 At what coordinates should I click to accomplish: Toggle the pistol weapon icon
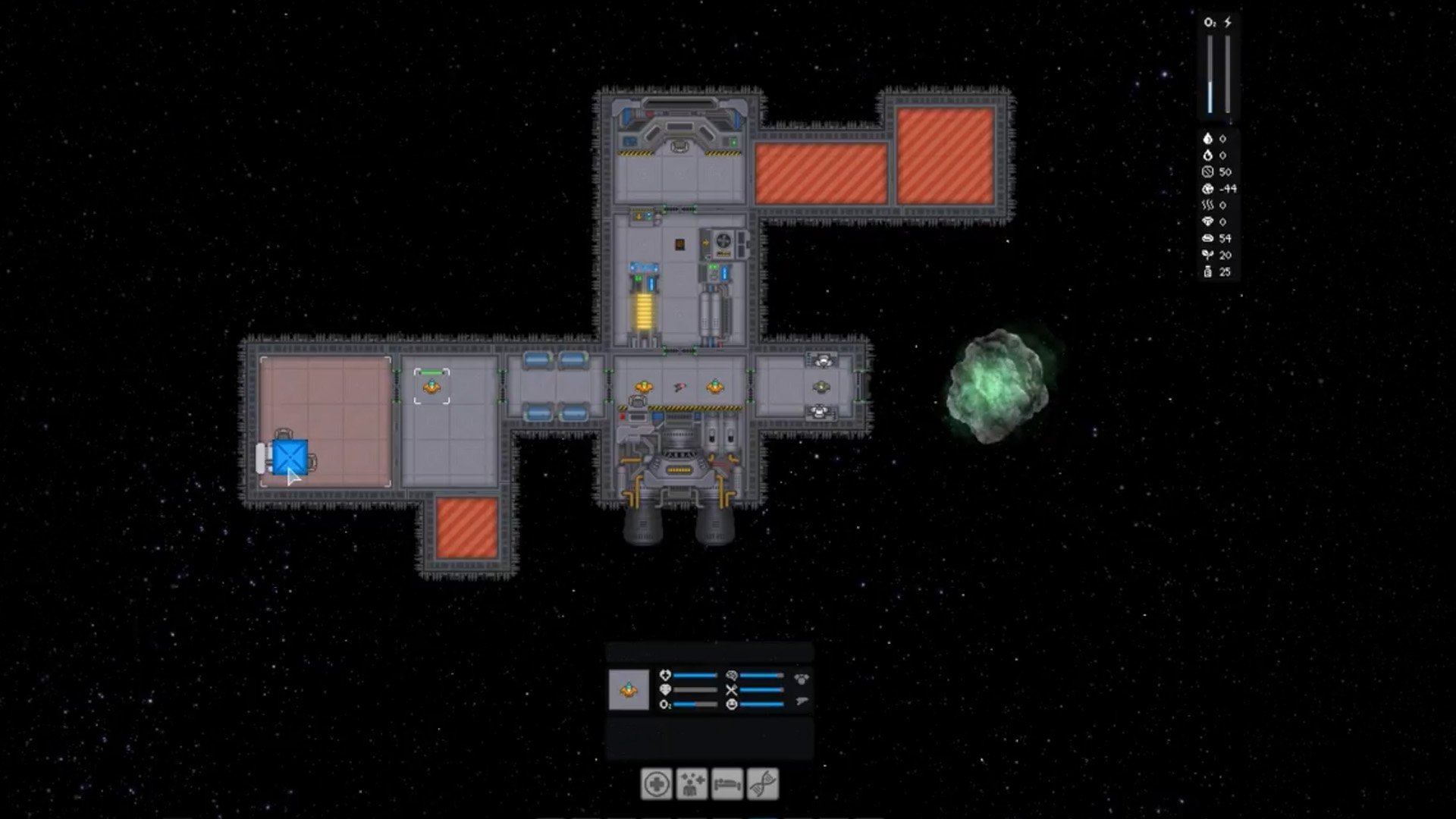(802, 701)
